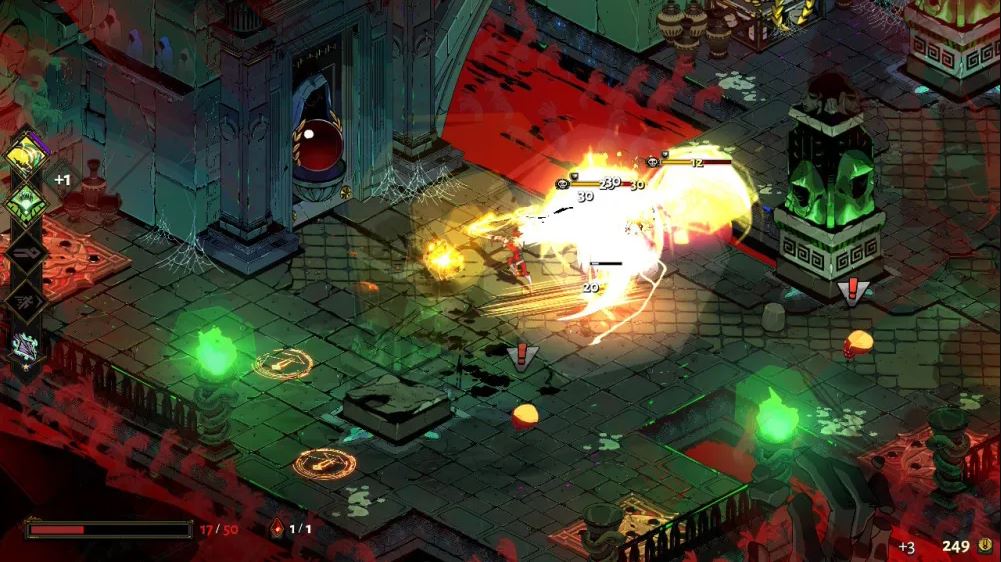
Task: Click the gold obol coin icon
Action: pyautogui.click(x=985, y=546)
